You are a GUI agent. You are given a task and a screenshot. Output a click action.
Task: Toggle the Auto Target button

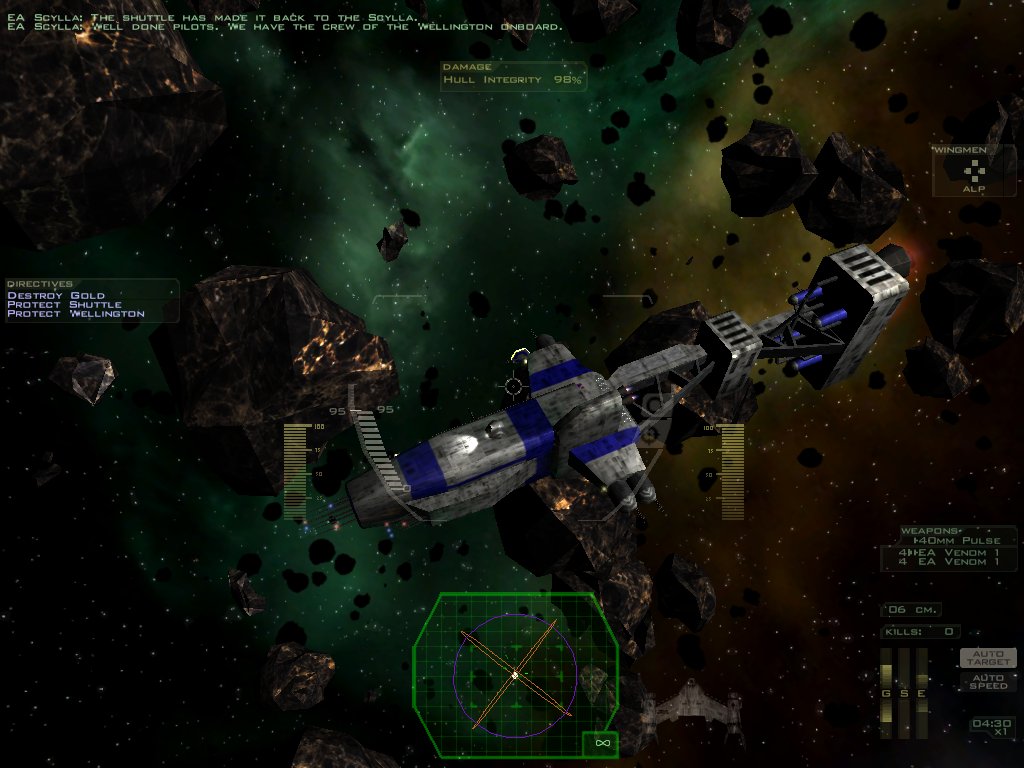coord(988,658)
